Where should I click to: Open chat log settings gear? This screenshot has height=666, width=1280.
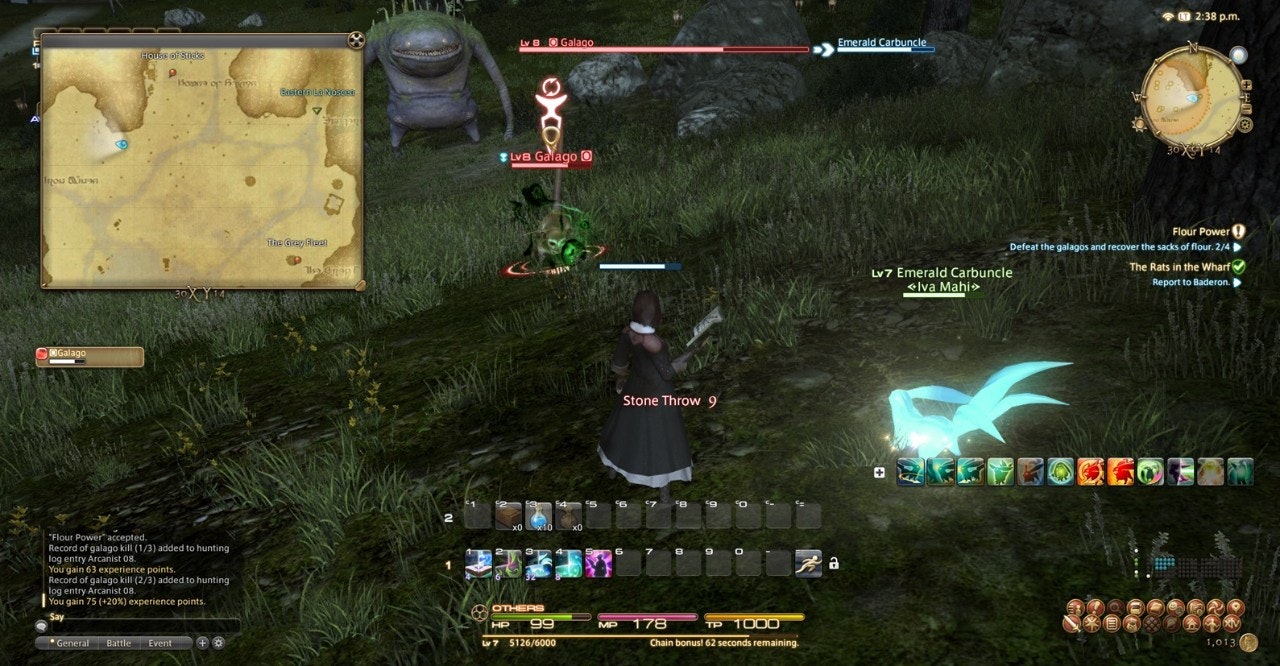[x=218, y=643]
